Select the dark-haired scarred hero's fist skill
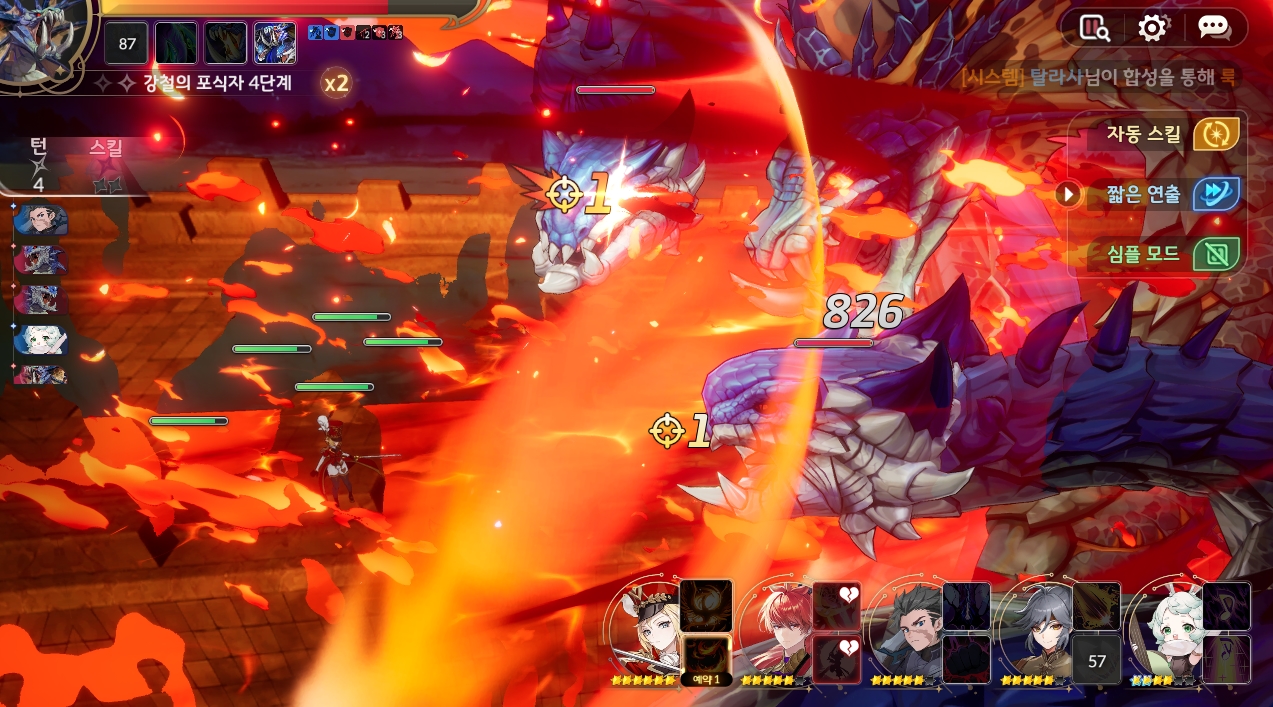Screen dimensions: 1273x707 click(x=966, y=659)
